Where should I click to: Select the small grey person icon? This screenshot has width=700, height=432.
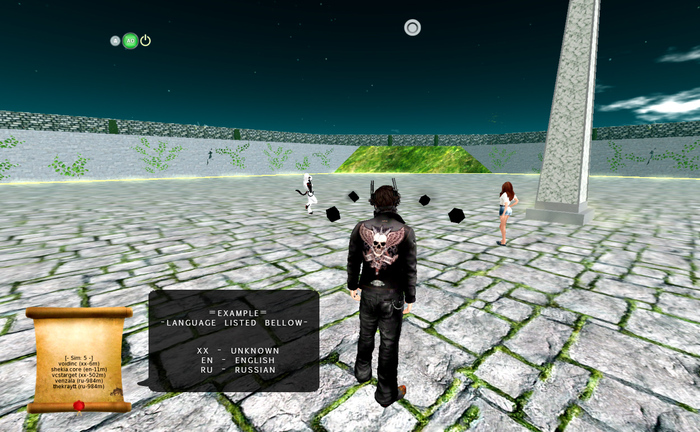click(115, 41)
